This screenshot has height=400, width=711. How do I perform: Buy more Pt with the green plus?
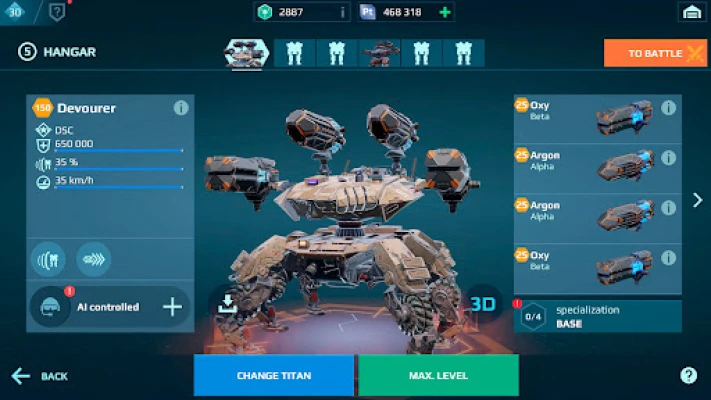445,12
